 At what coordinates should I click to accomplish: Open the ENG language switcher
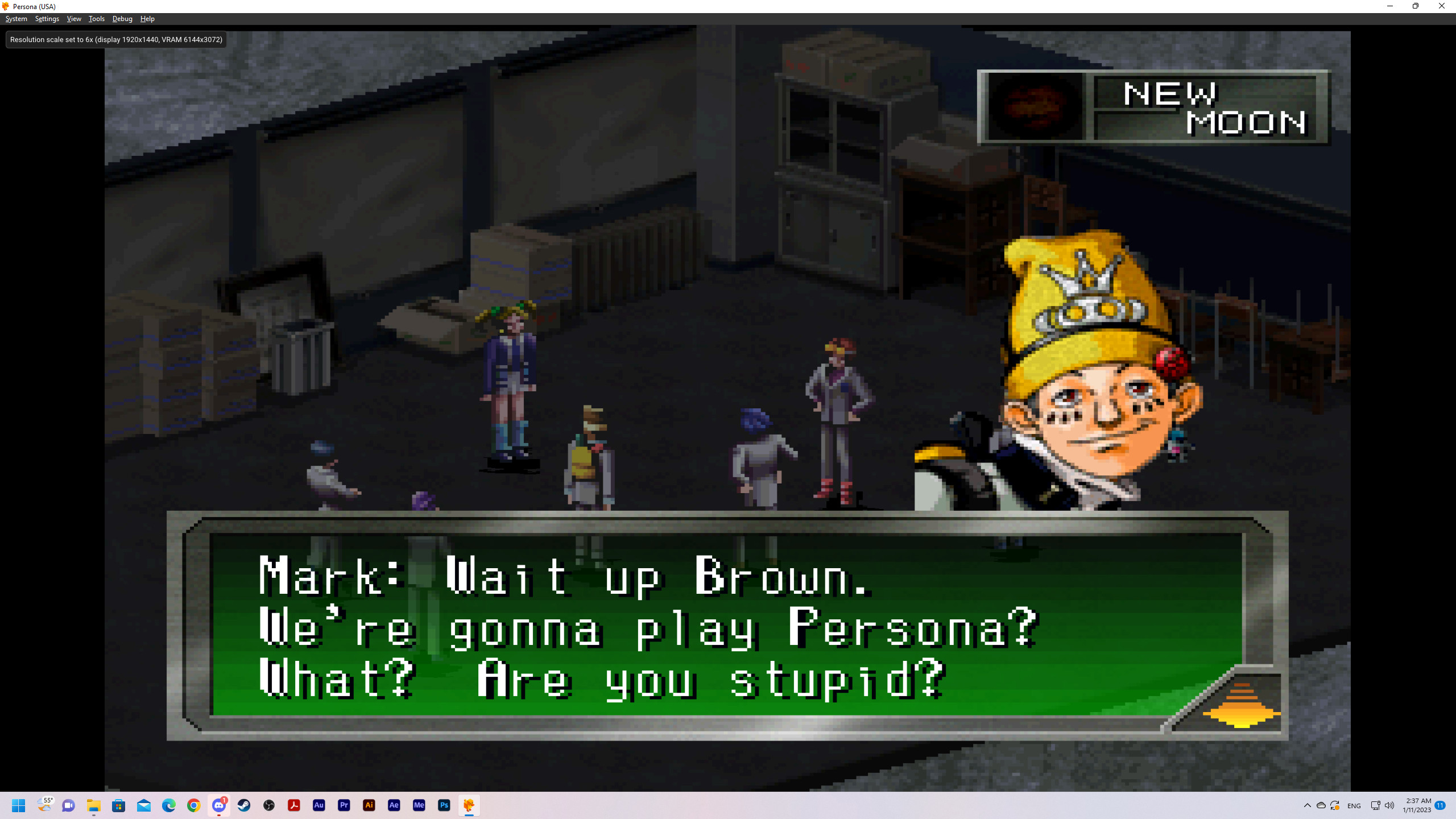(x=1354, y=805)
